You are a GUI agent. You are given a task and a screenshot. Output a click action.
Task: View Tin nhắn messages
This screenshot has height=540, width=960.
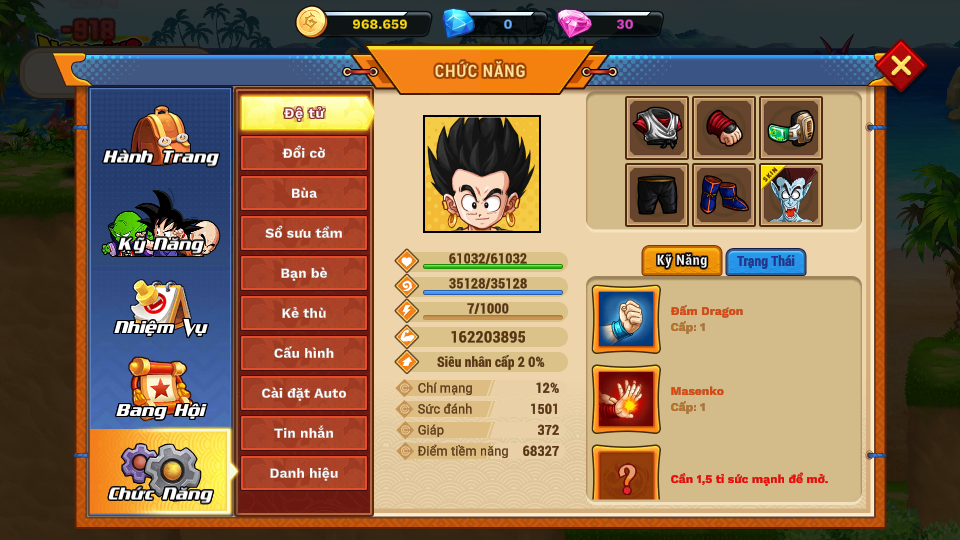click(x=304, y=433)
